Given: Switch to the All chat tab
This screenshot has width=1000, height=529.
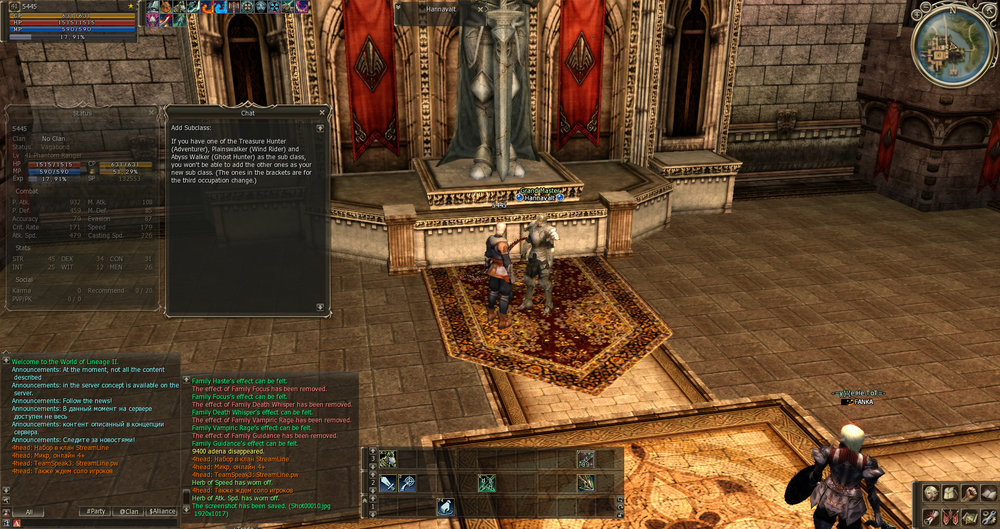Looking at the screenshot, I should (29, 511).
